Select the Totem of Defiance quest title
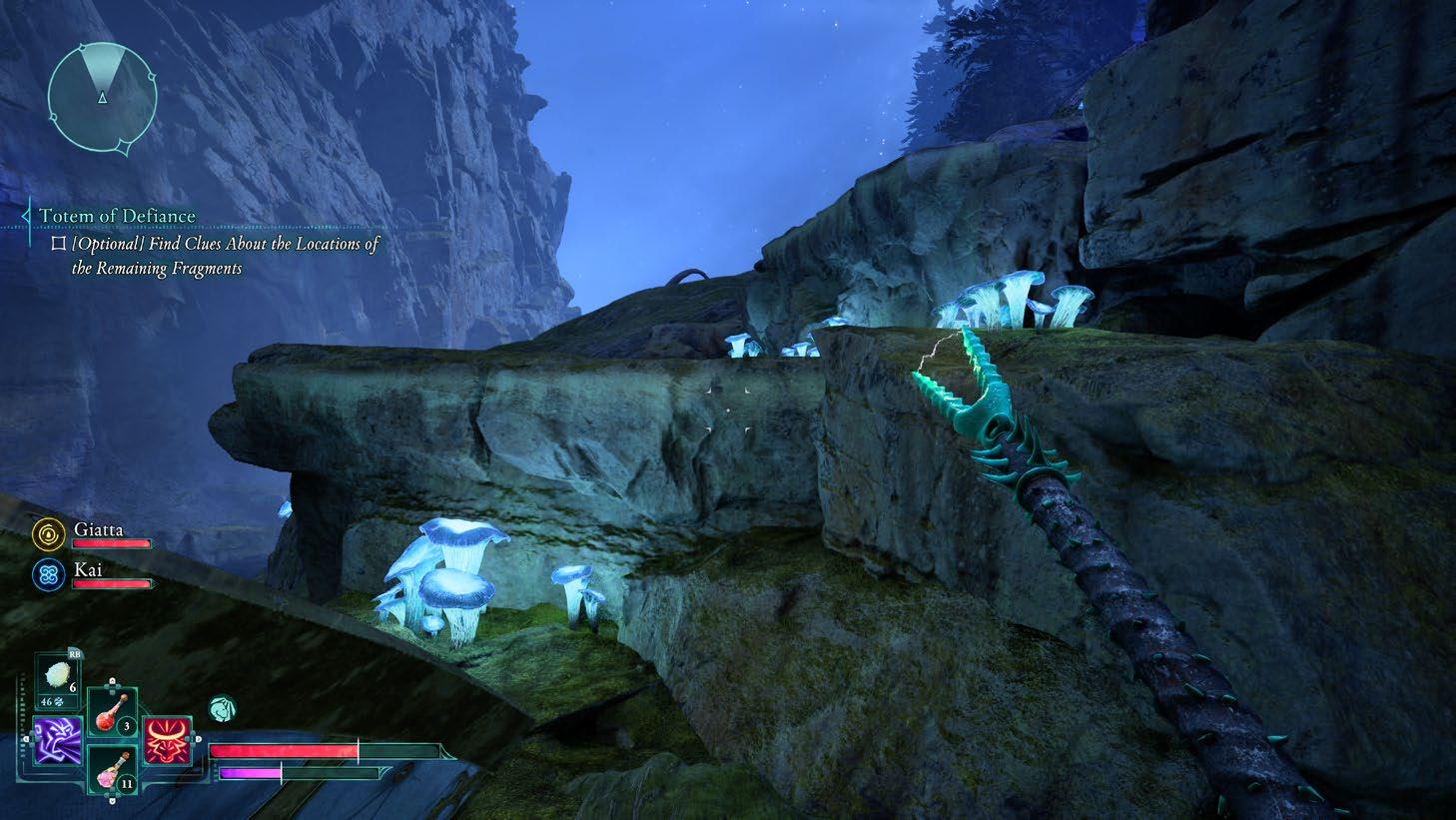1456x820 pixels. (117, 216)
